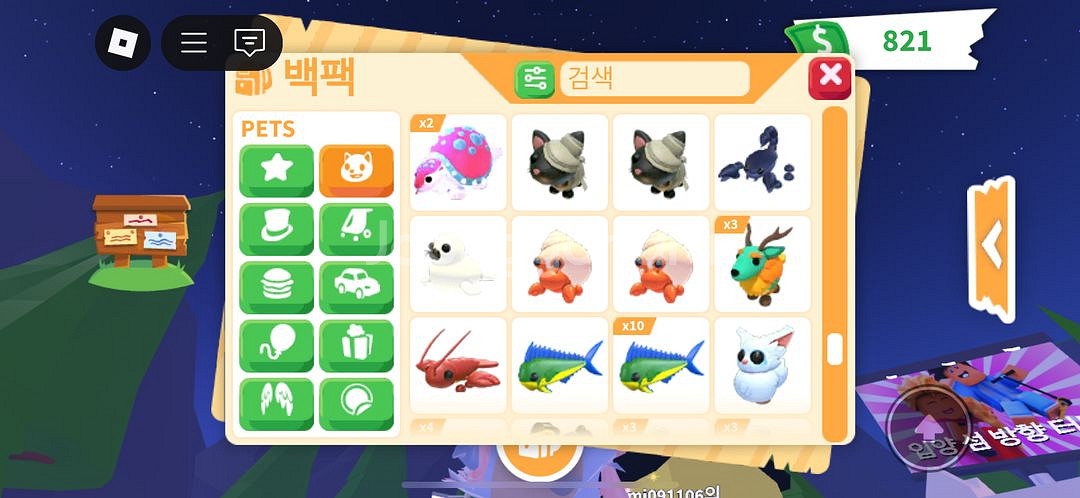The height and width of the screenshot is (498, 1080).
Task: Select the white baby seal pet
Action: click(x=458, y=264)
